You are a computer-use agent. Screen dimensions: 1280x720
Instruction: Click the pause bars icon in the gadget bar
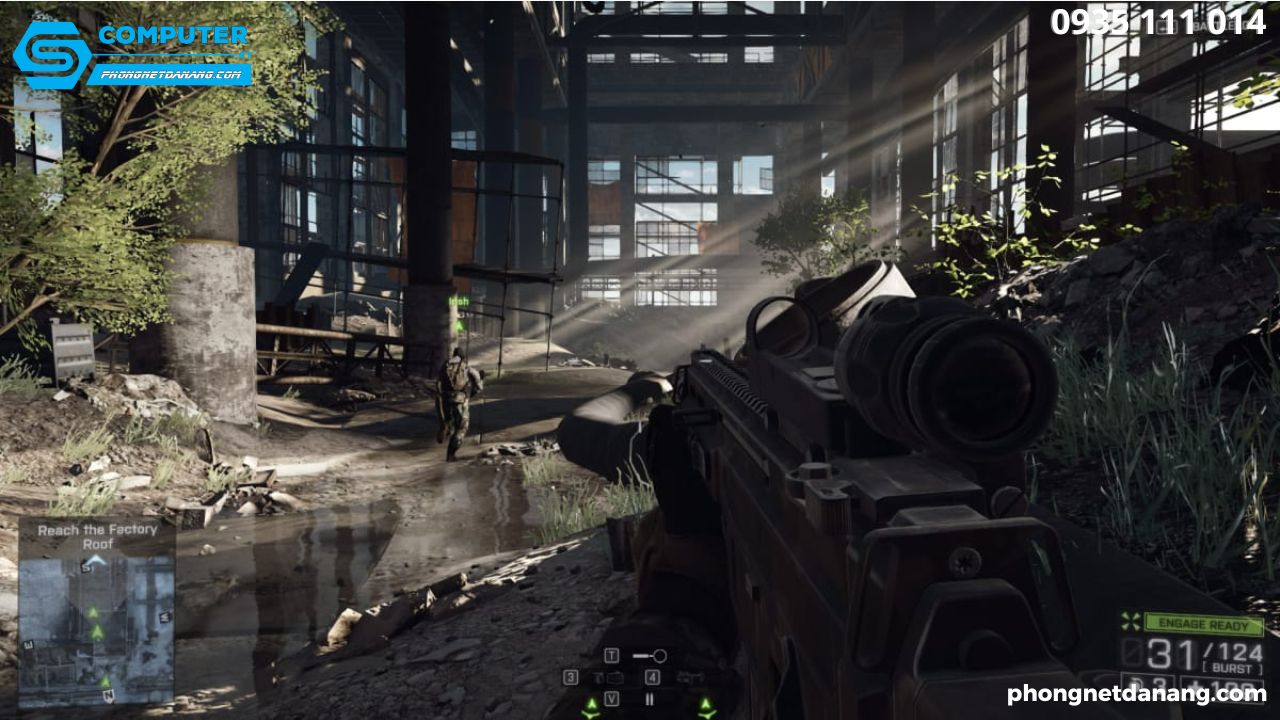(x=650, y=698)
